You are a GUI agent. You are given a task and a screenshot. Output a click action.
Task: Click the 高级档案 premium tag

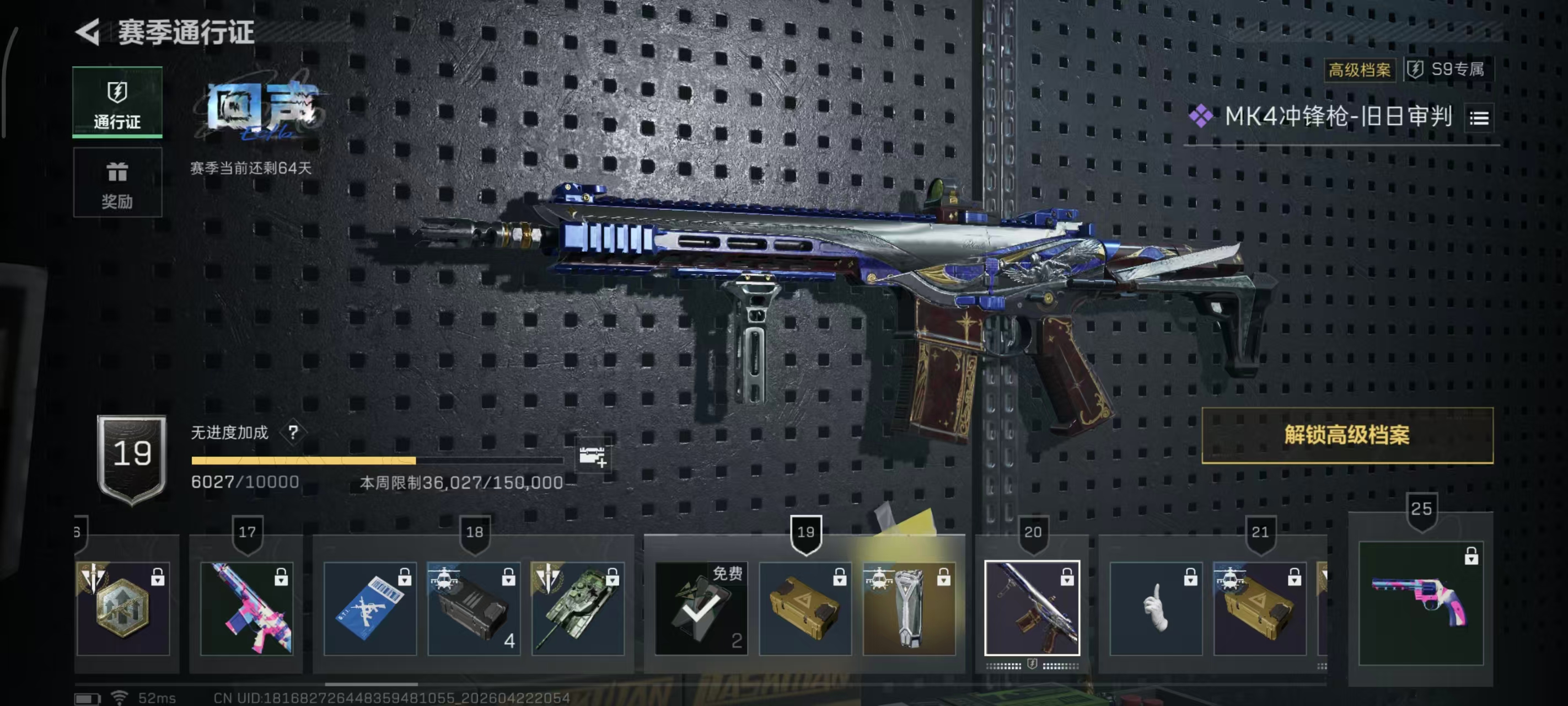pyautogui.click(x=1359, y=70)
